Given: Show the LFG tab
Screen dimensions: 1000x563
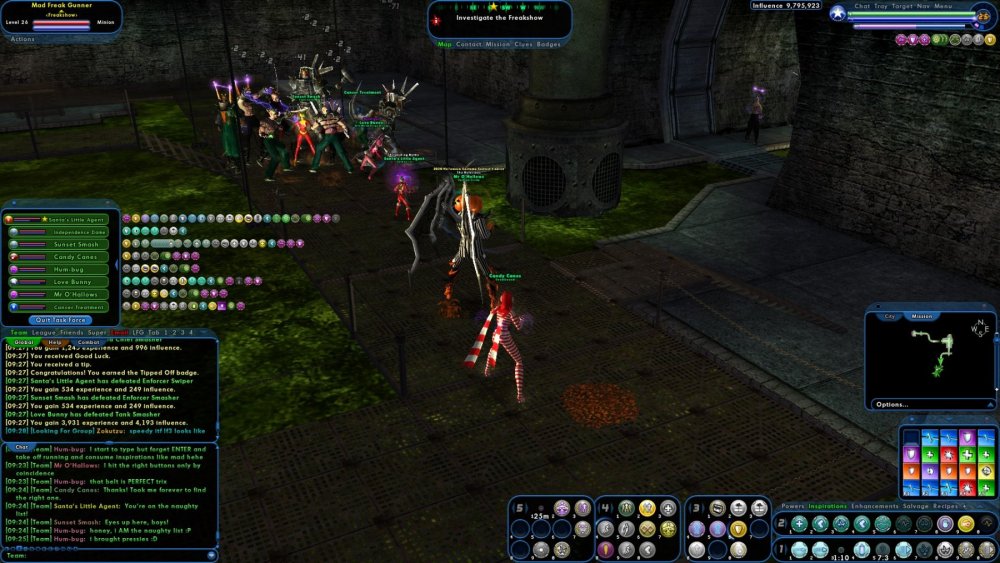Looking at the screenshot, I should (137, 332).
